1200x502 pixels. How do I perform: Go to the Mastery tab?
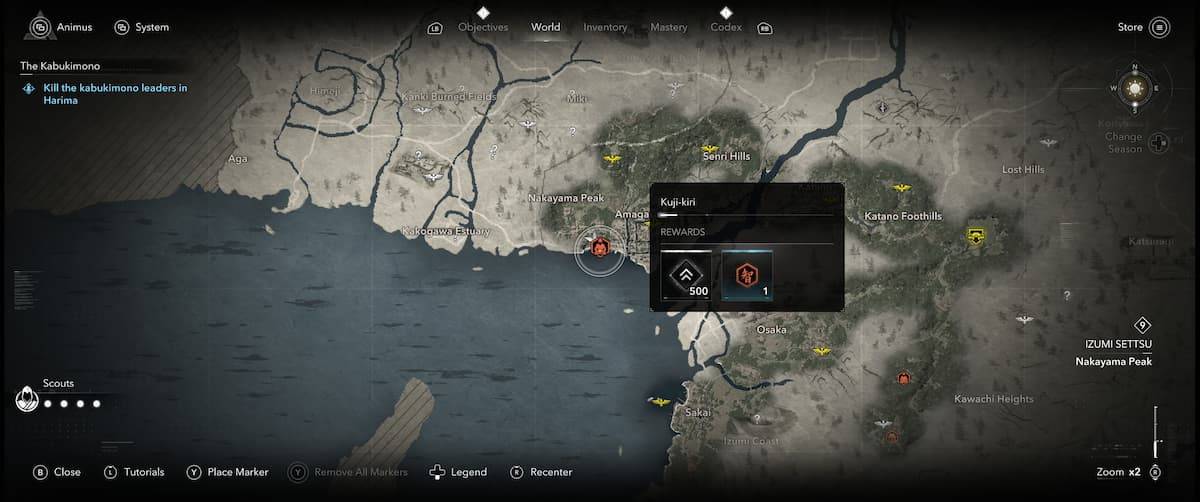(668, 27)
